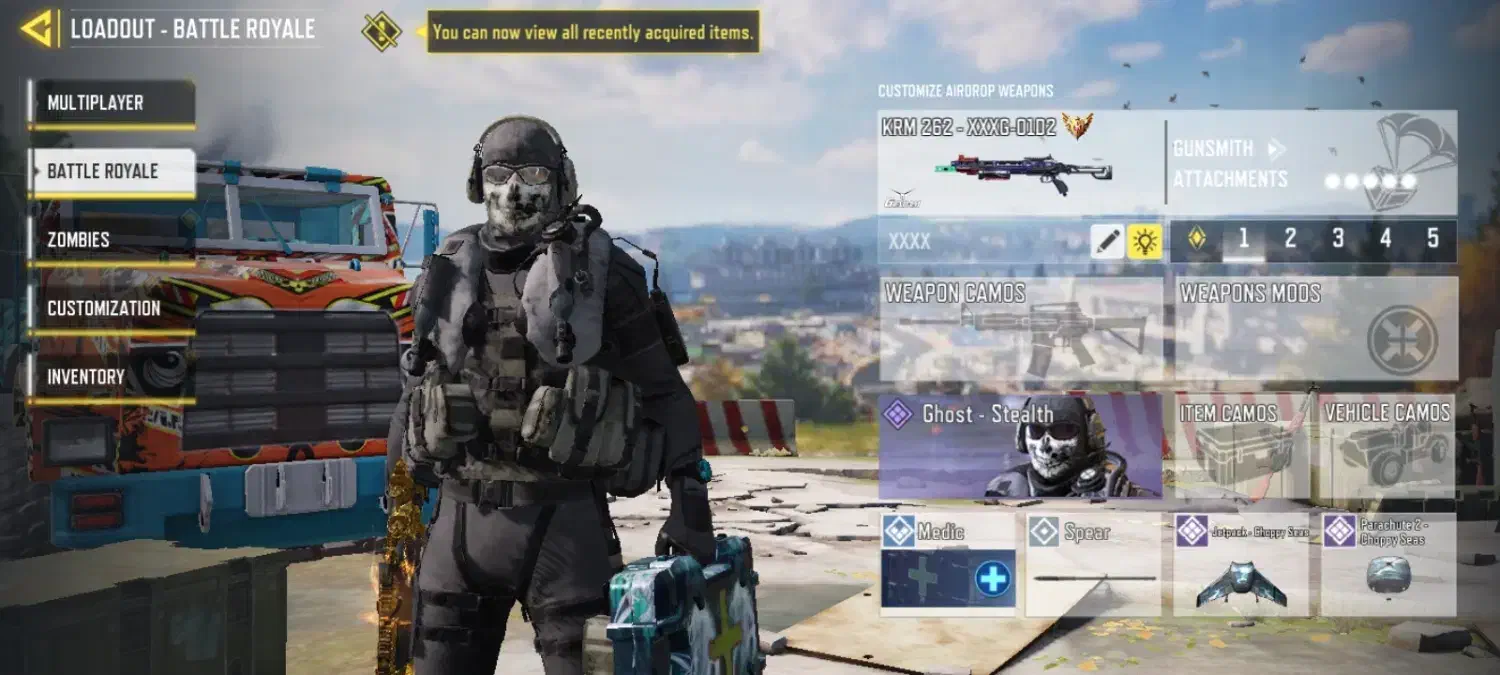The image size is (1500, 675).
Task: Show the Inventory tab
Action: click(112, 377)
